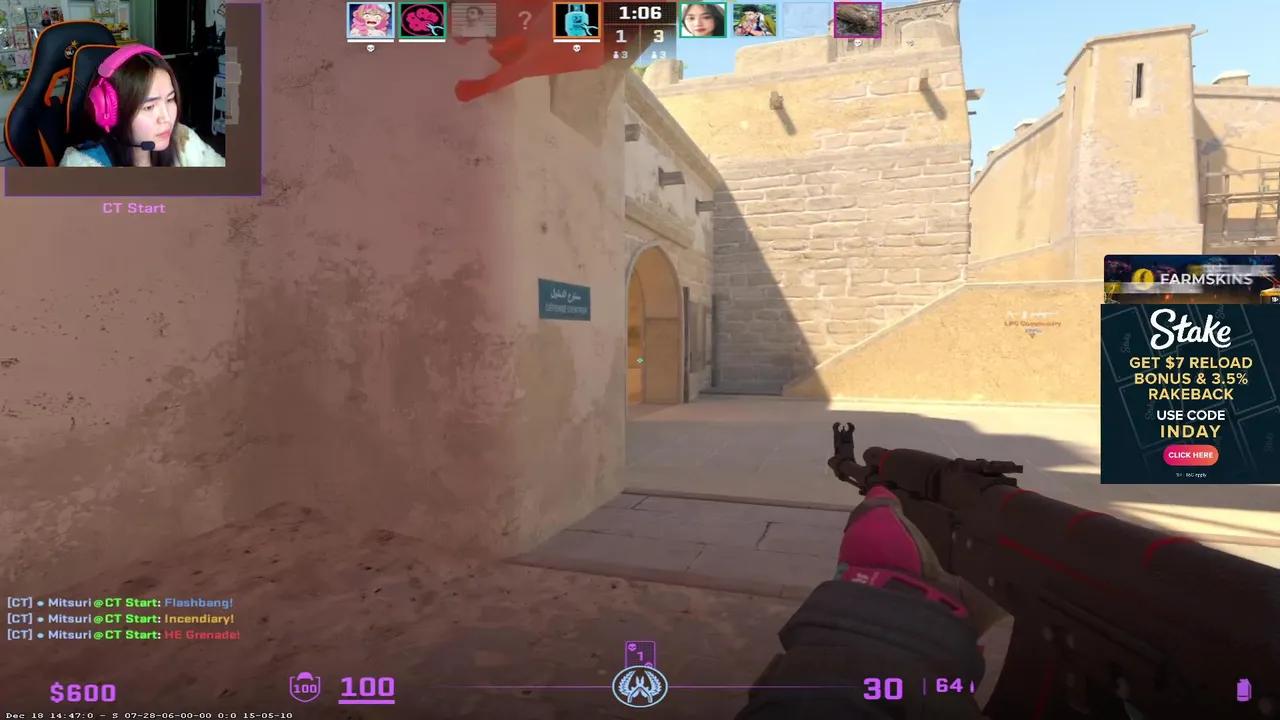1280x720 pixels.
Task: Click the Mitsuri Flashbang chat message
Action: [x=120, y=602]
